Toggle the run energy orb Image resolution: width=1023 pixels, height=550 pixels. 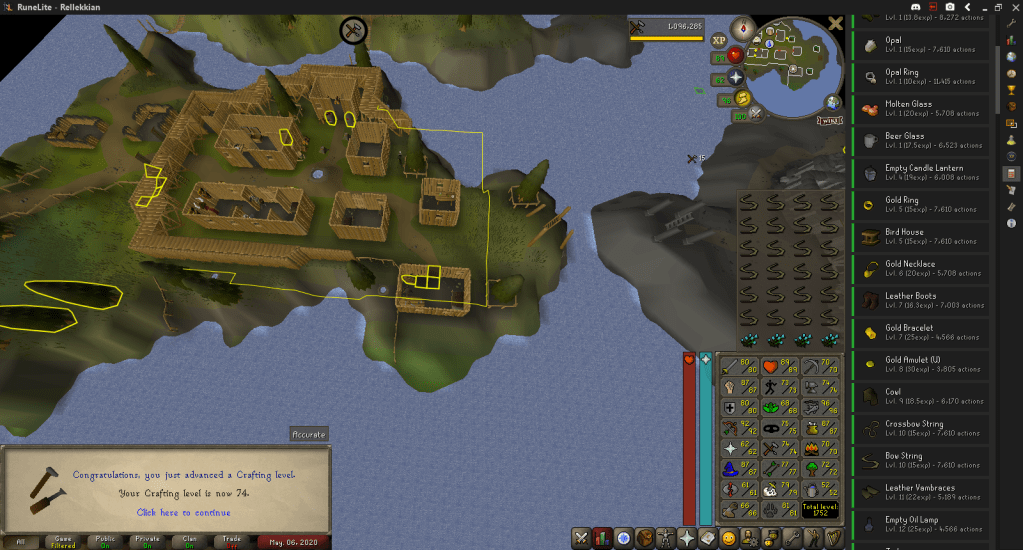pyautogui.click(x=741, y=97)
